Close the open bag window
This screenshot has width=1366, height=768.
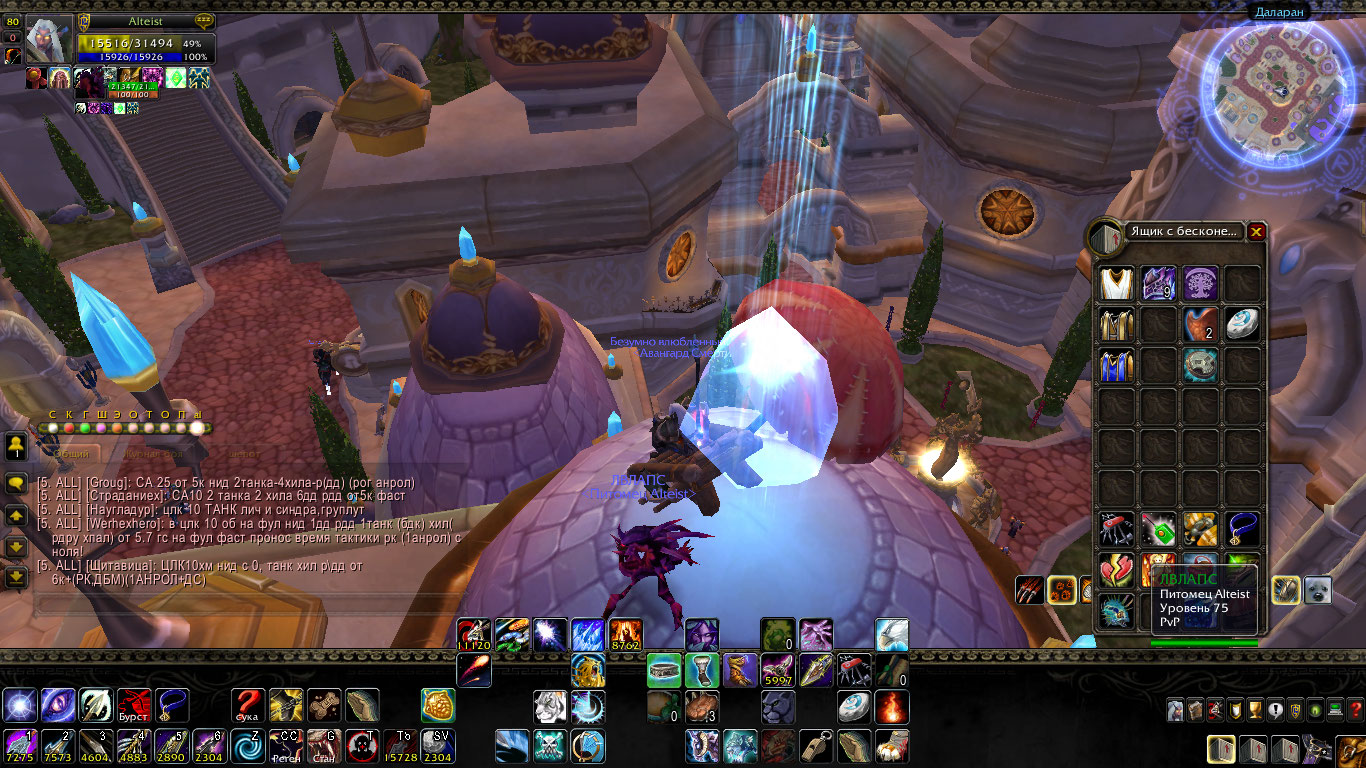[x=1256, y=232]
